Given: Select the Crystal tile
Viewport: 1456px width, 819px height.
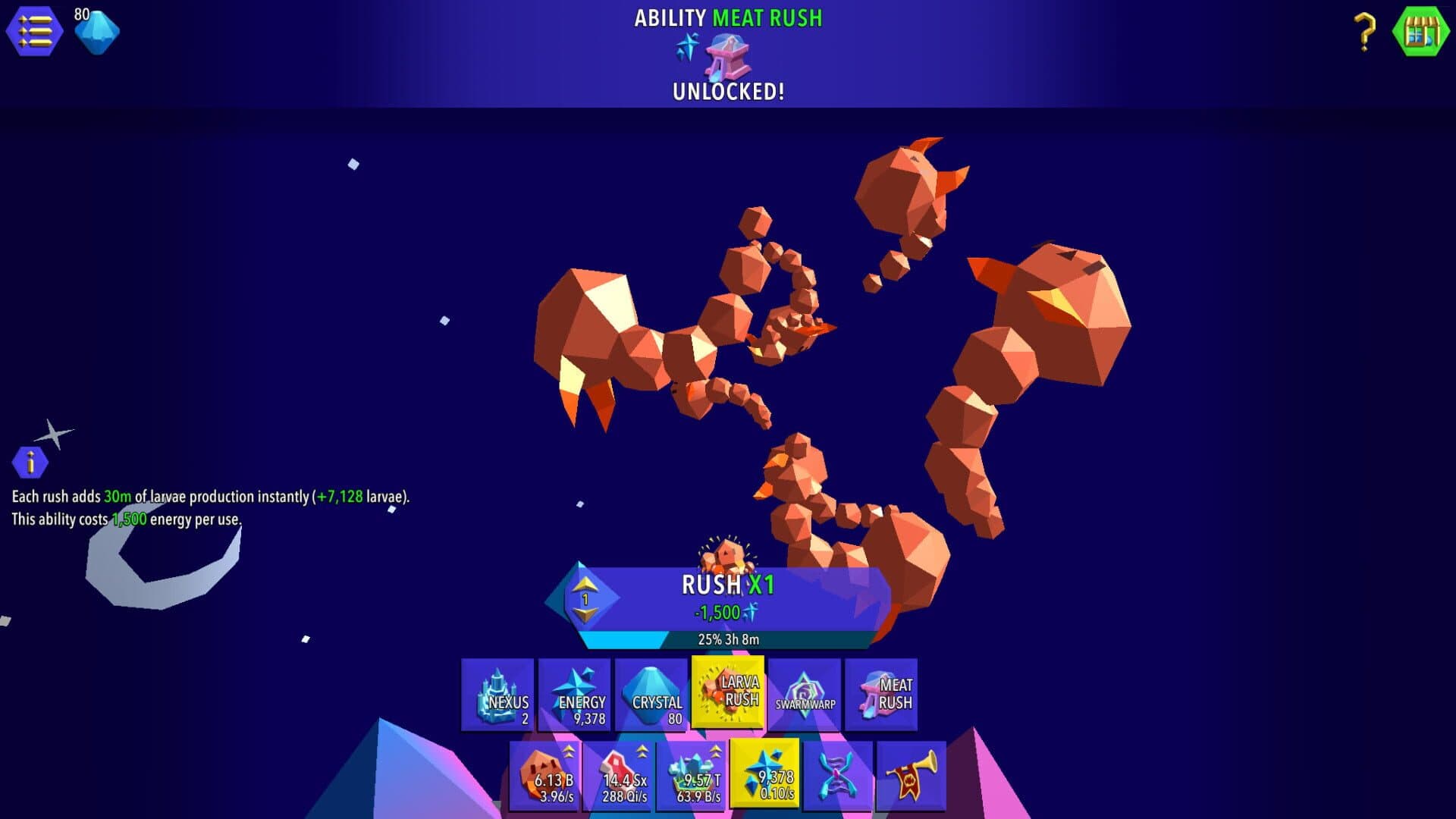Looking at the screenshot, I should point(651,695).
